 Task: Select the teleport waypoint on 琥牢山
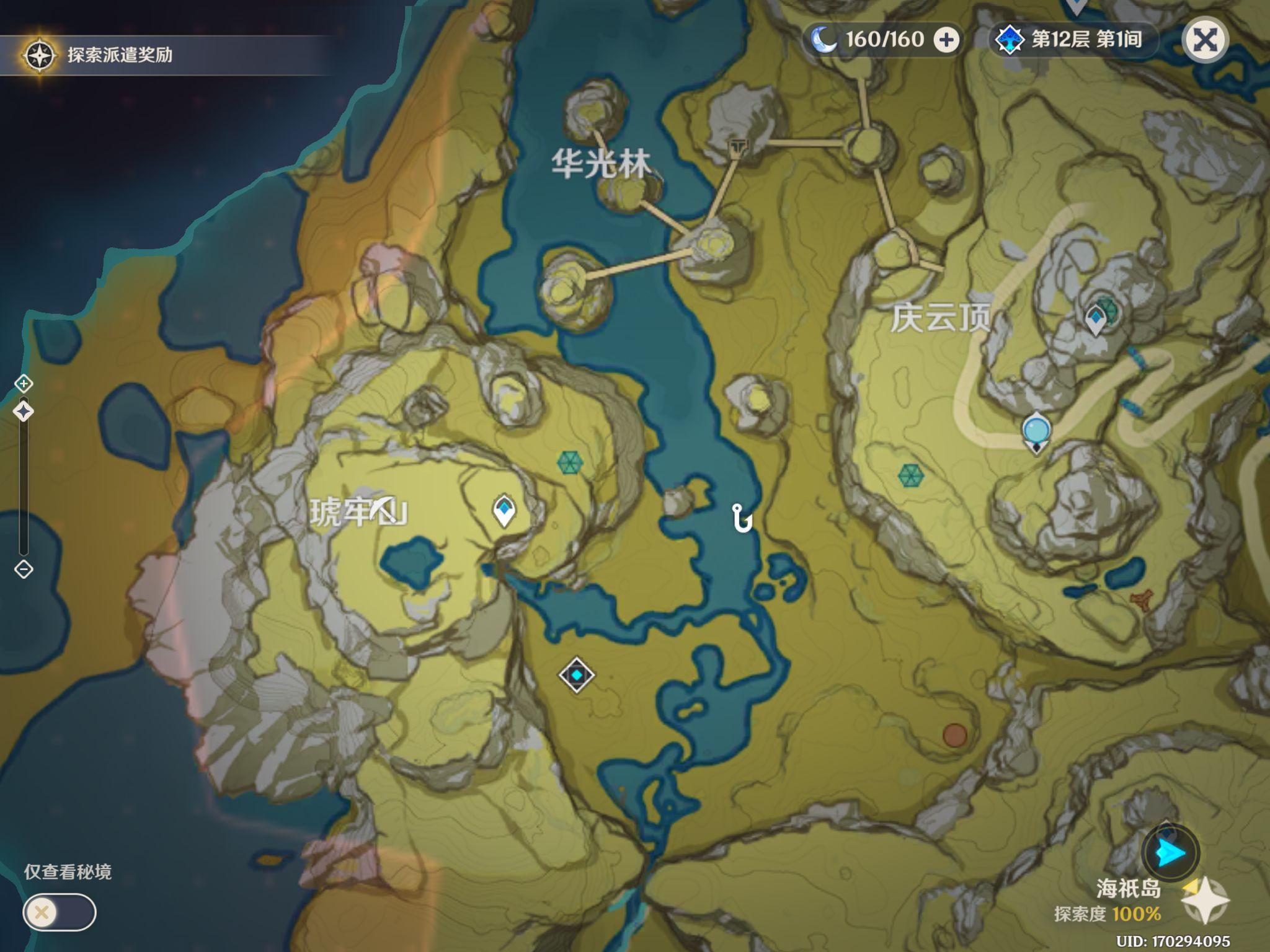504,511
